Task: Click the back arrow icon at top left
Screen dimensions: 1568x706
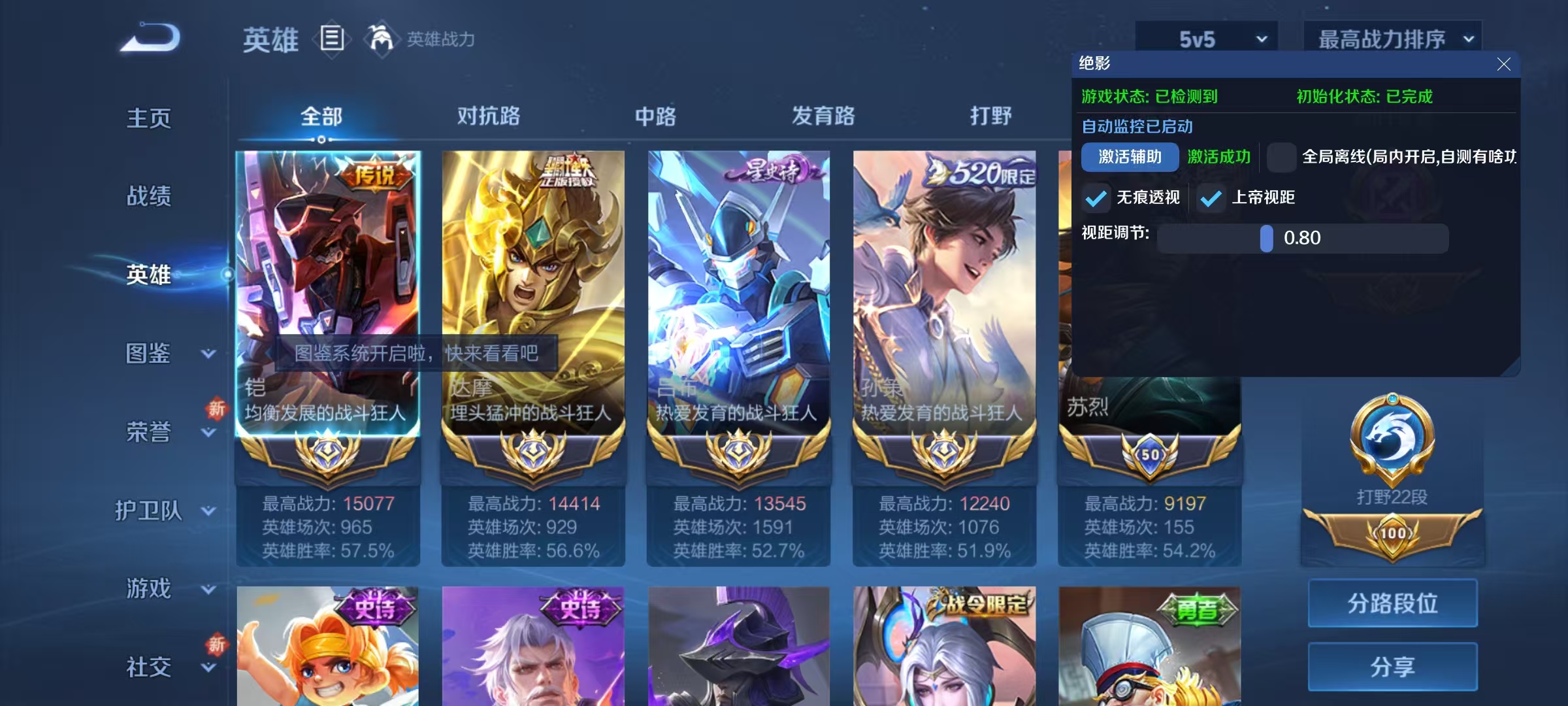Action: click(151, 37)
